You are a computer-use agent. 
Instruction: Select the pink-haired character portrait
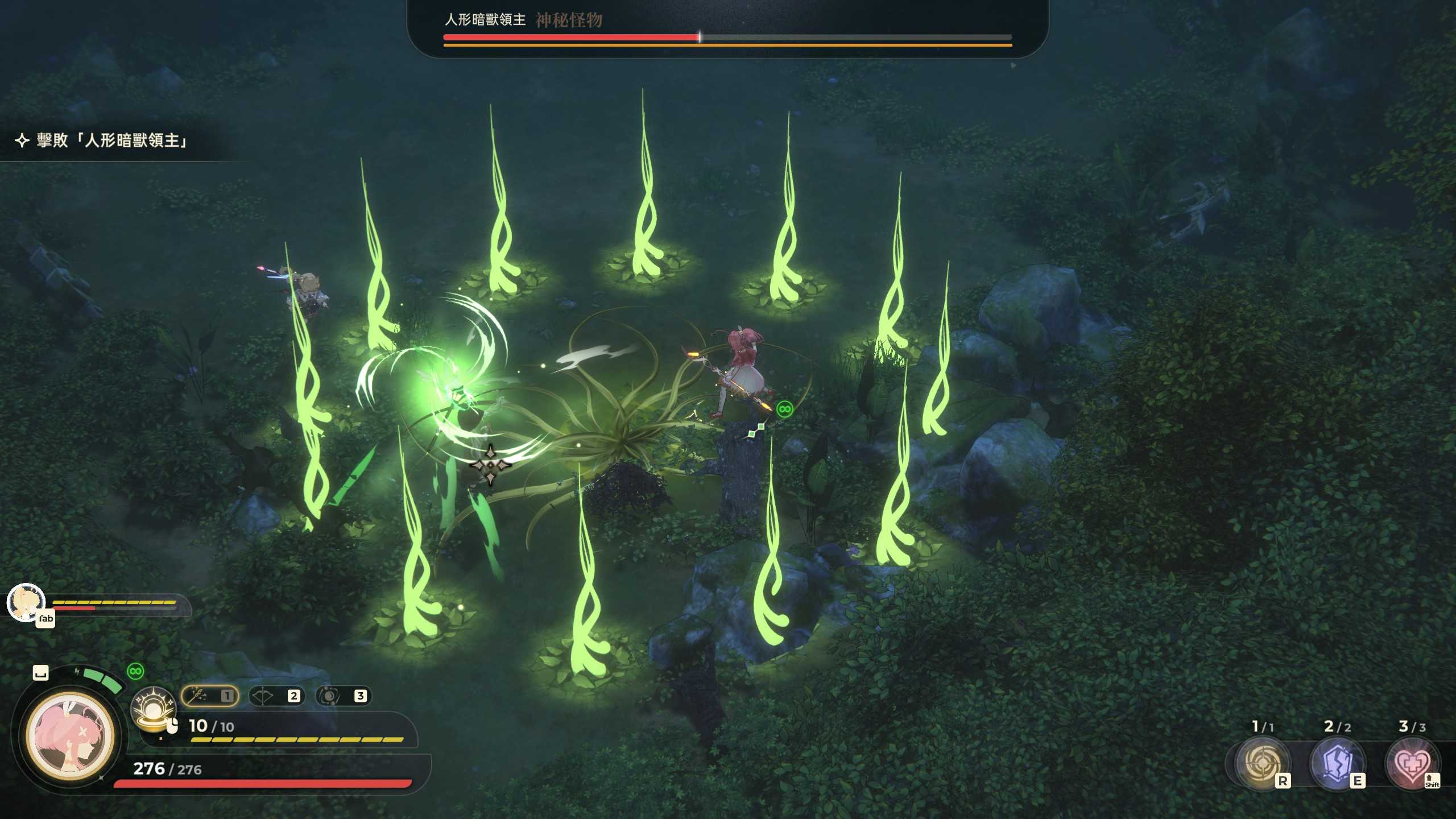69,735
